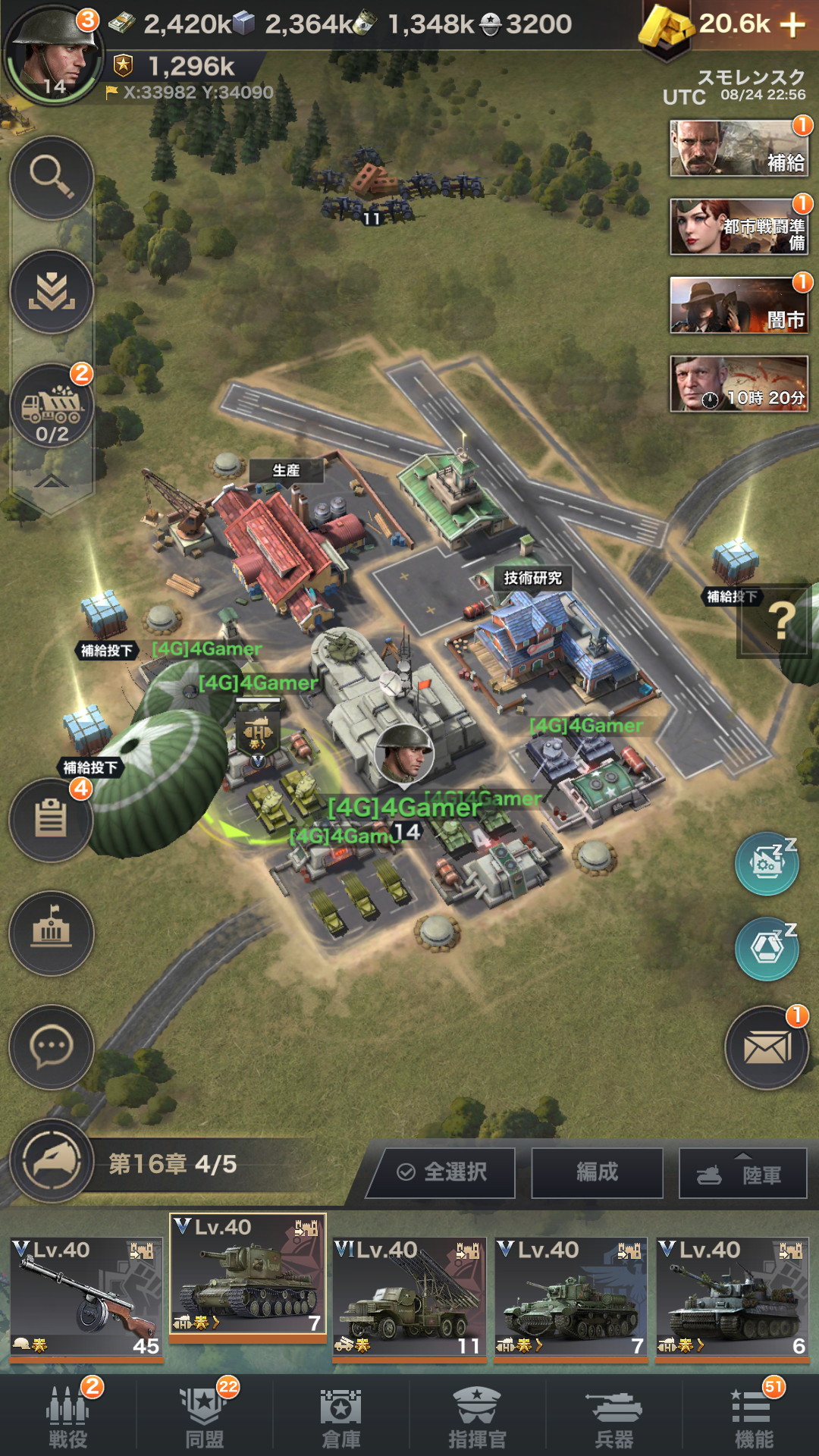The height and width of the screenshot is (1456, 819).
Task: Open the magnifying glass search button
Action: click(52, 178)
